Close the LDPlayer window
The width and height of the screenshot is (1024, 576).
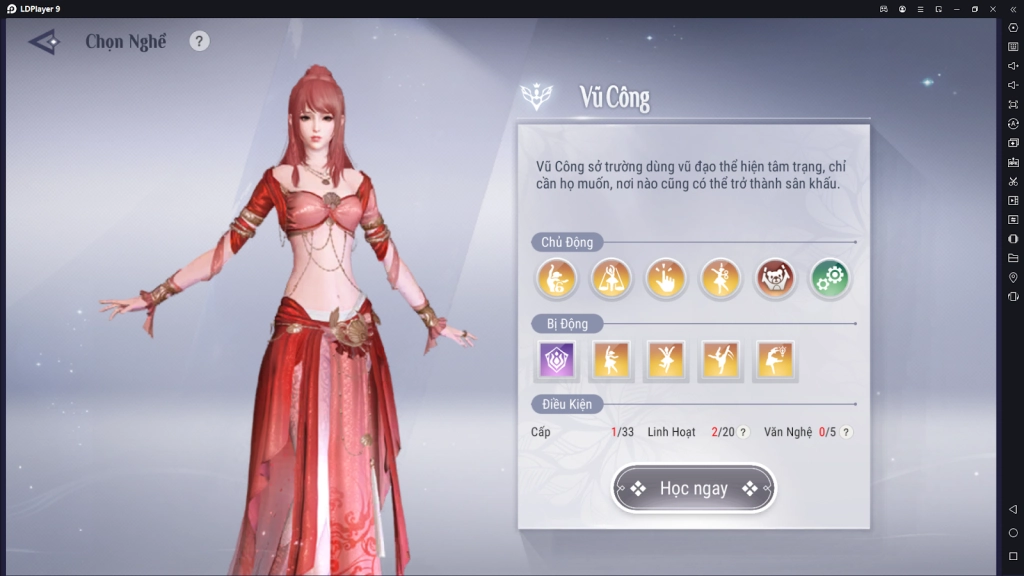(x=993, y=8)
